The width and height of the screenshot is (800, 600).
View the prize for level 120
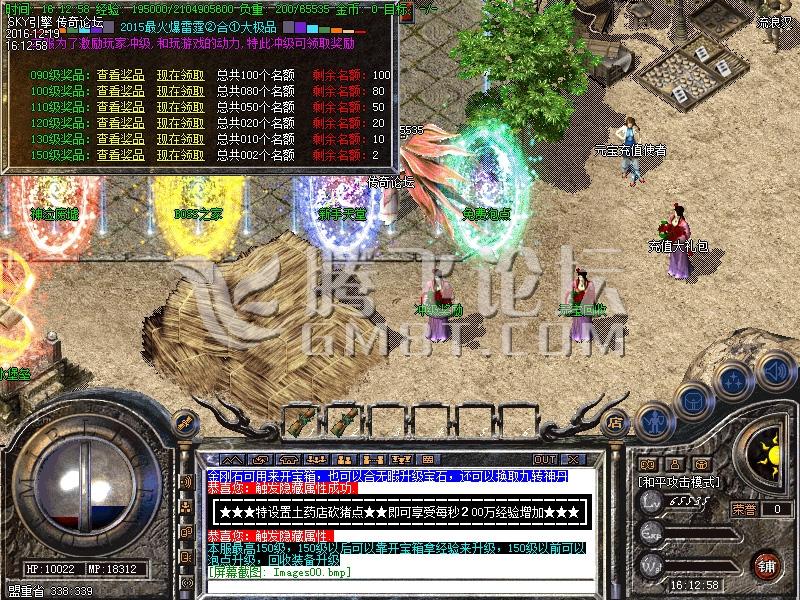121,123
